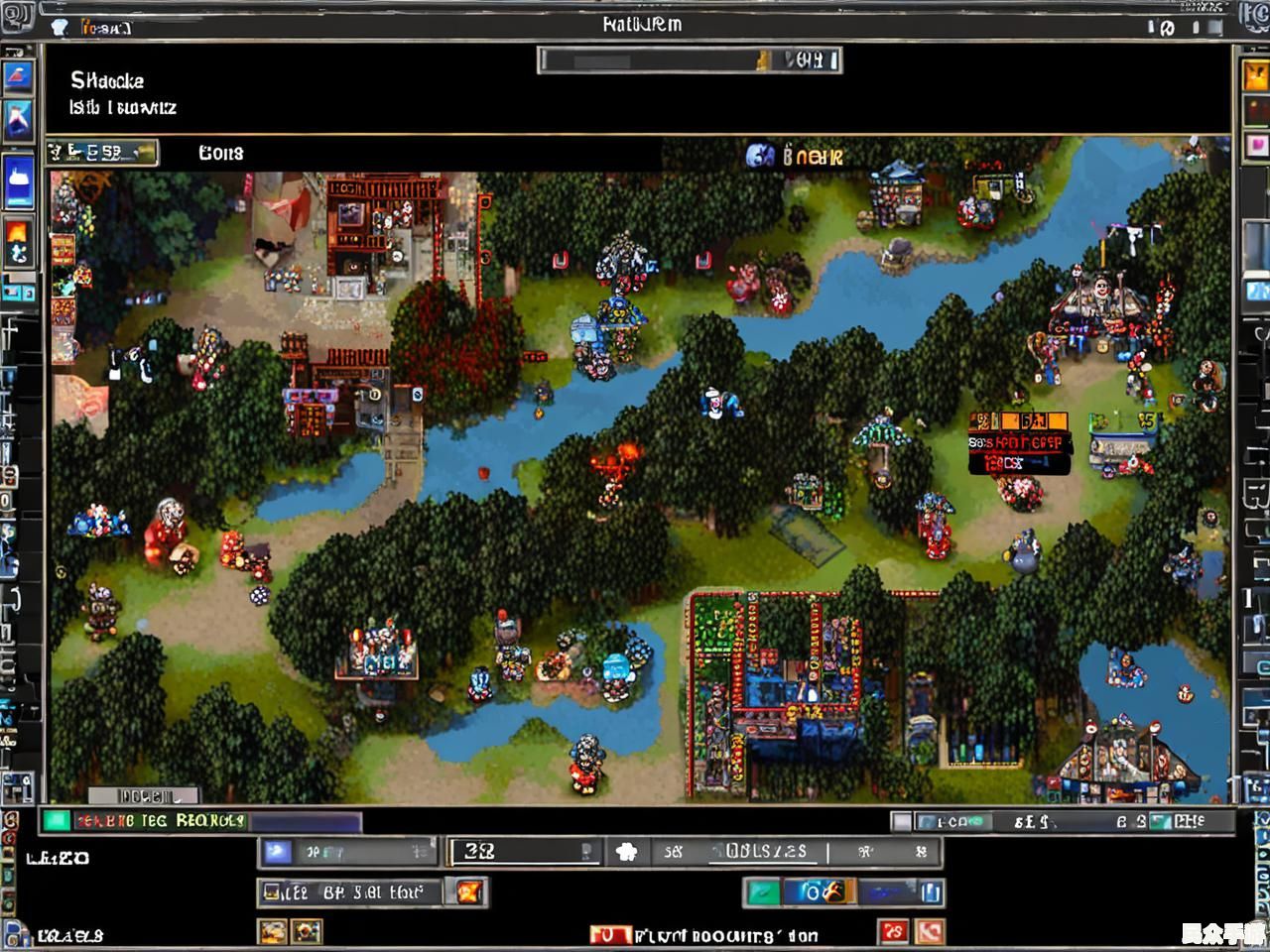Click the red button in bottom-right corner
Image resolution: width=1270 pixels, height=952 pixels.
(x=894, y=932)
